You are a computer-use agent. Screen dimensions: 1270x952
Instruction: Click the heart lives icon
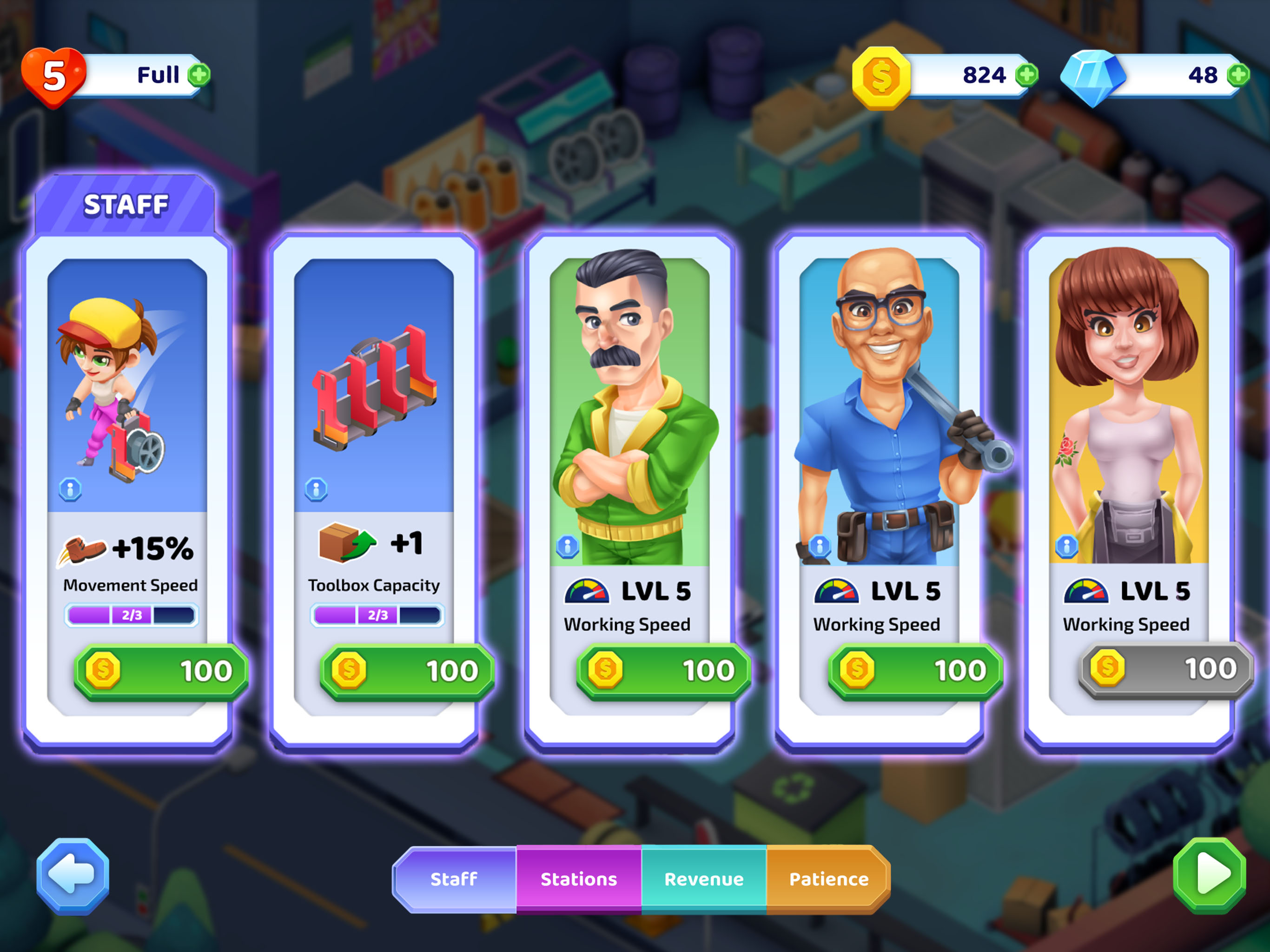click(x=55, y=75)
